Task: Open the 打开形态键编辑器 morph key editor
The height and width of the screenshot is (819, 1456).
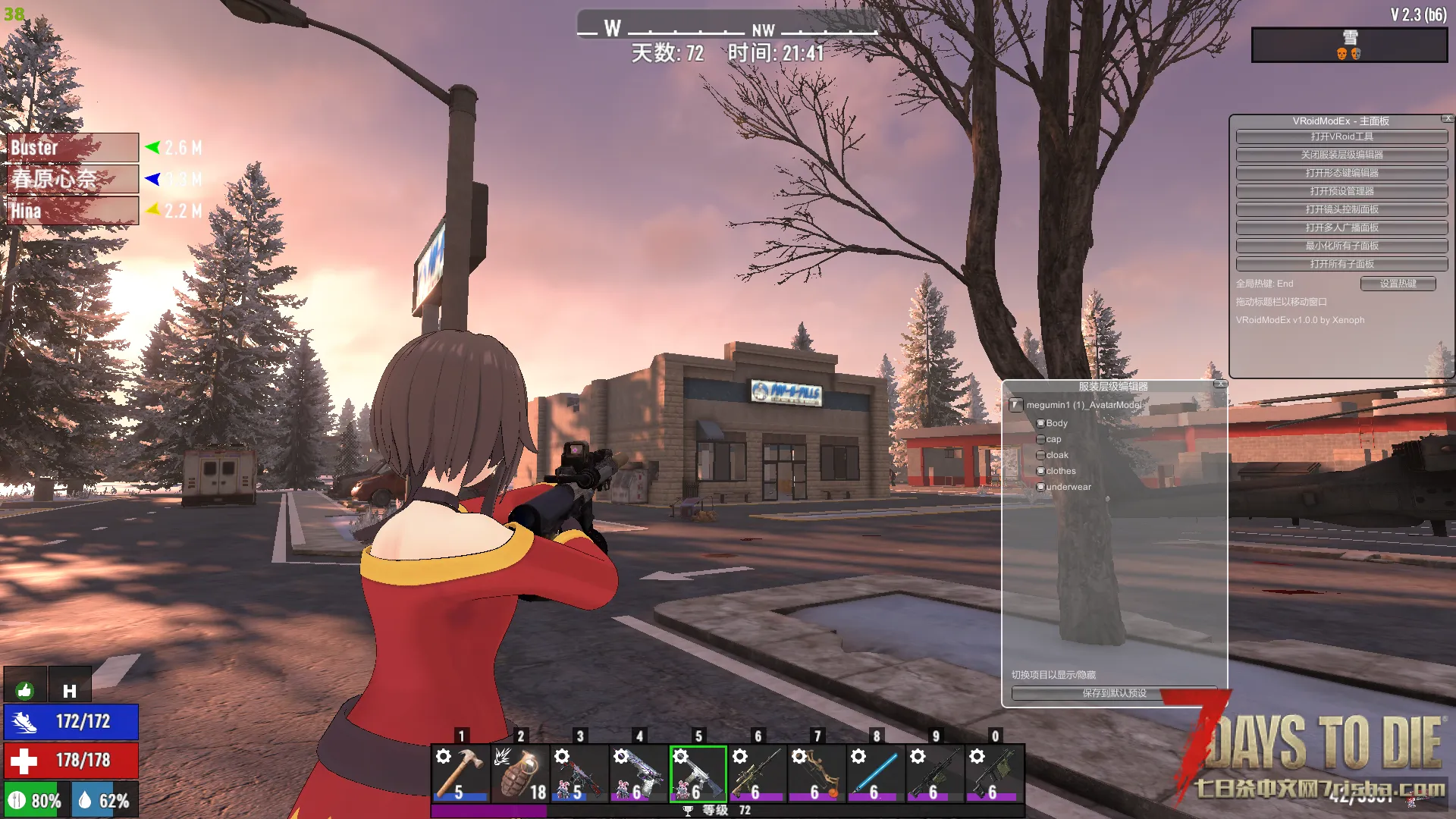Action: 1341,173
